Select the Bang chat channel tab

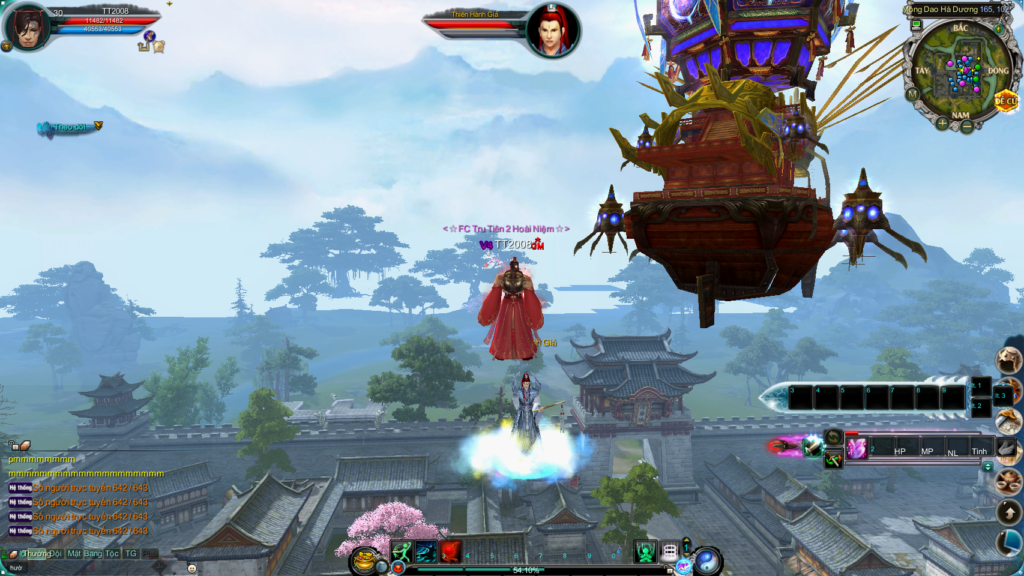[x=94, y=553]
